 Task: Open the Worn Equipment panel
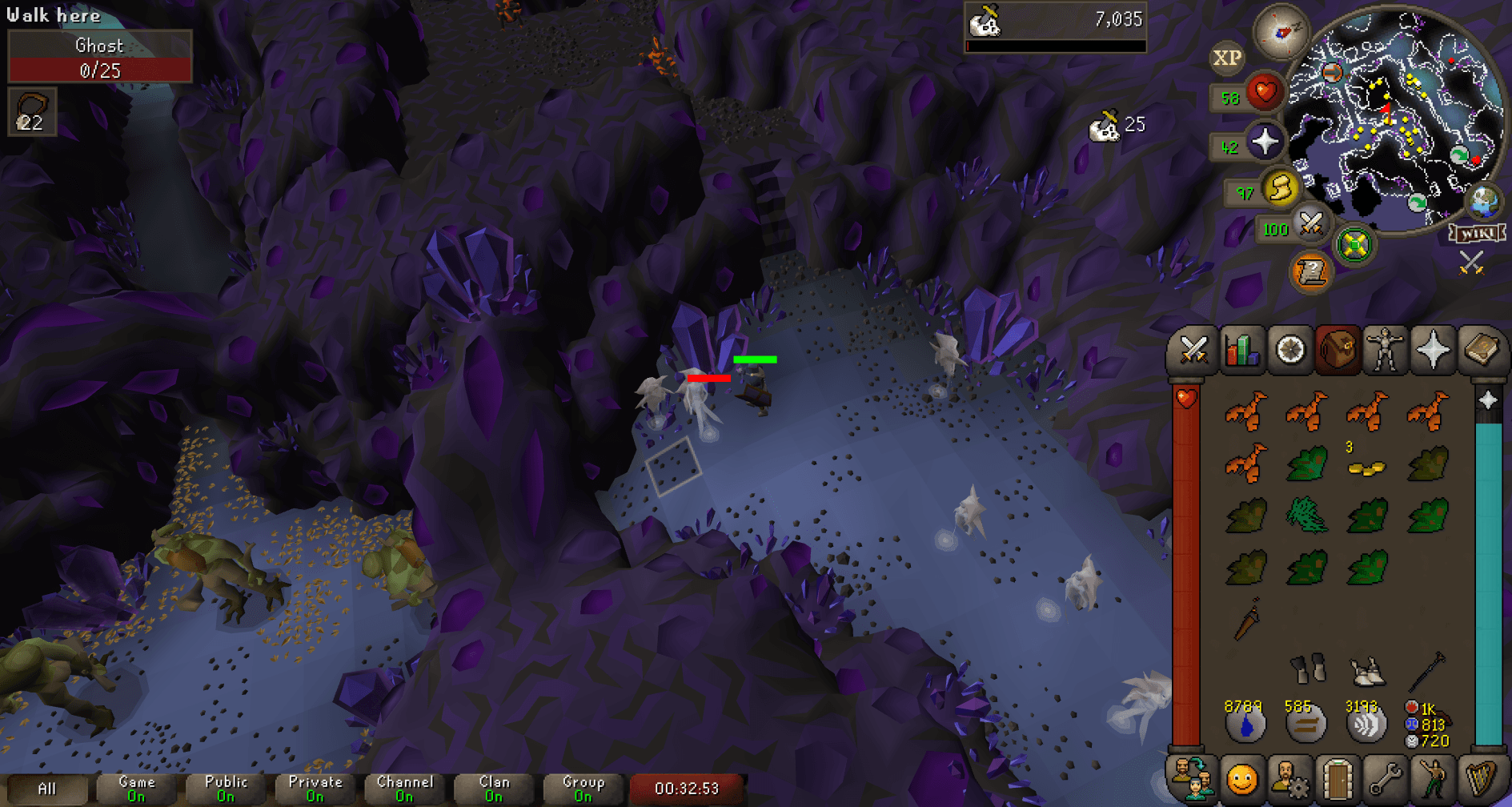1387,350
